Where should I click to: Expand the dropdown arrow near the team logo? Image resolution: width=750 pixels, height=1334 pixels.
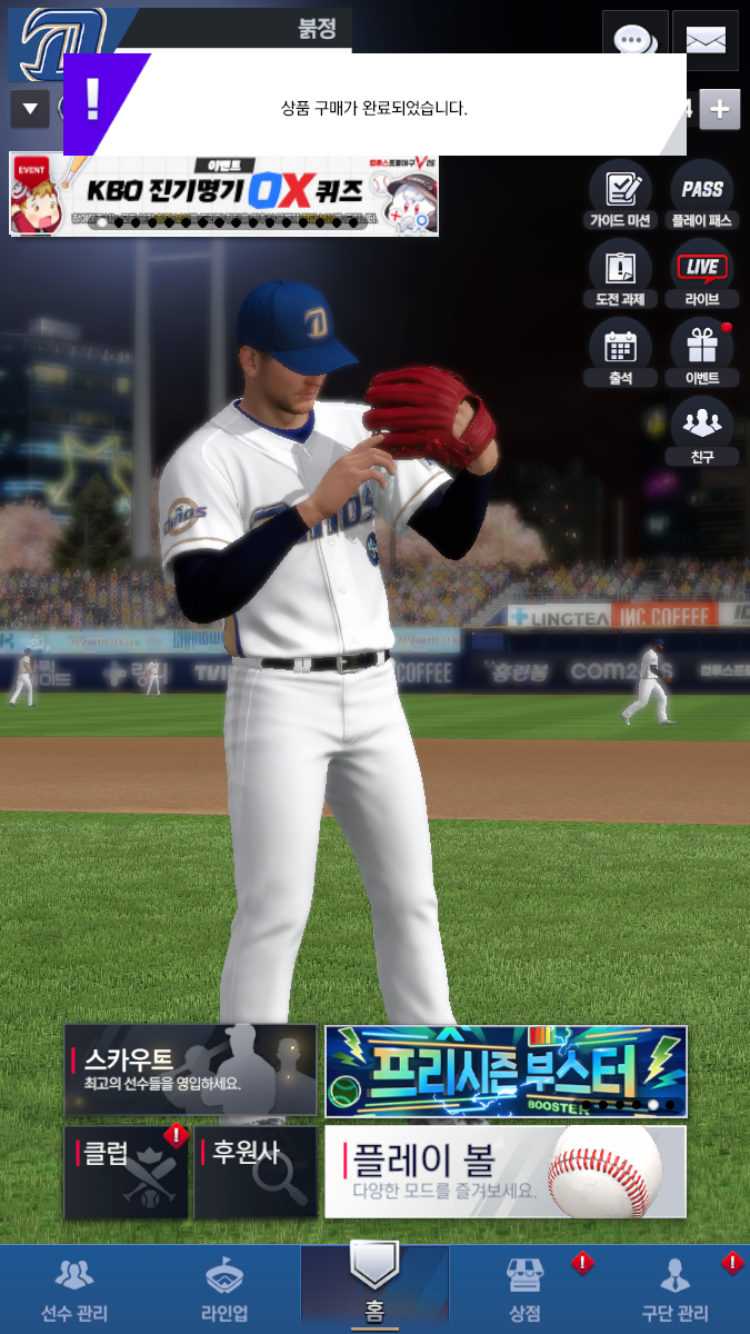pyautogui.click(x=29, y=109)
